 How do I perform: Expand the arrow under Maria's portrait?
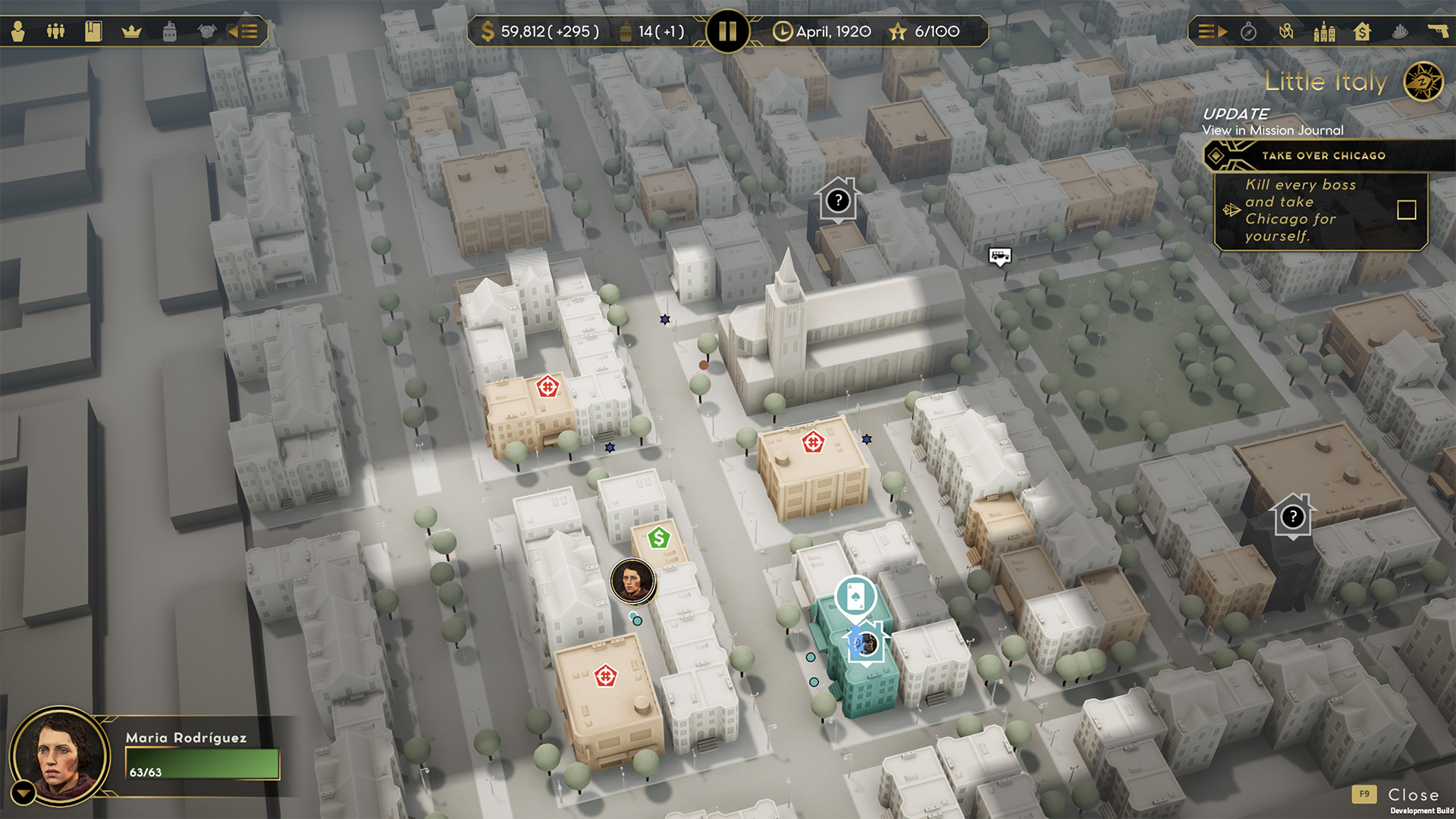click(x=23, y=793)
